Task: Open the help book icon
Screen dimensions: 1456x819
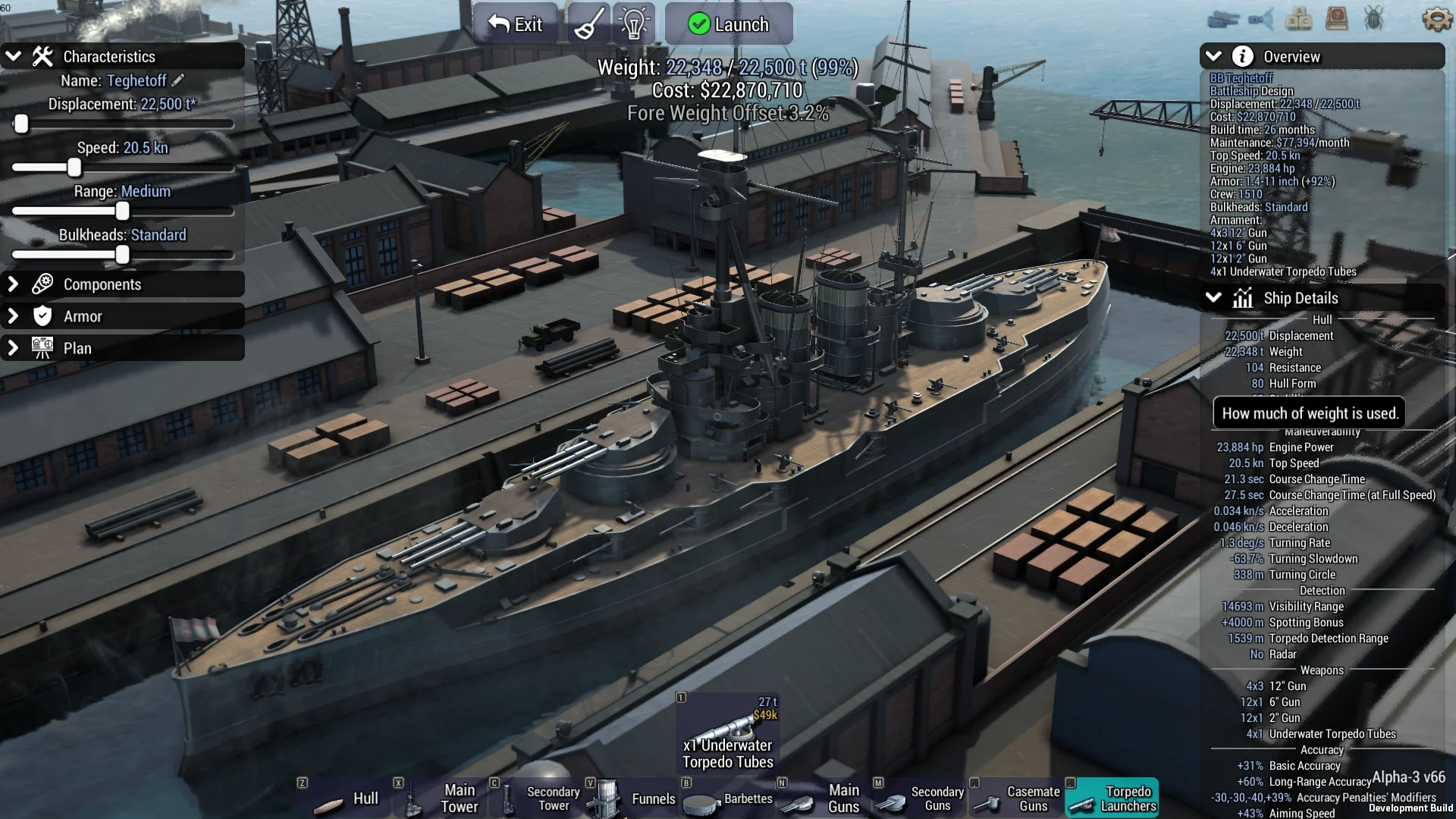Action: tap(1336, 19)
